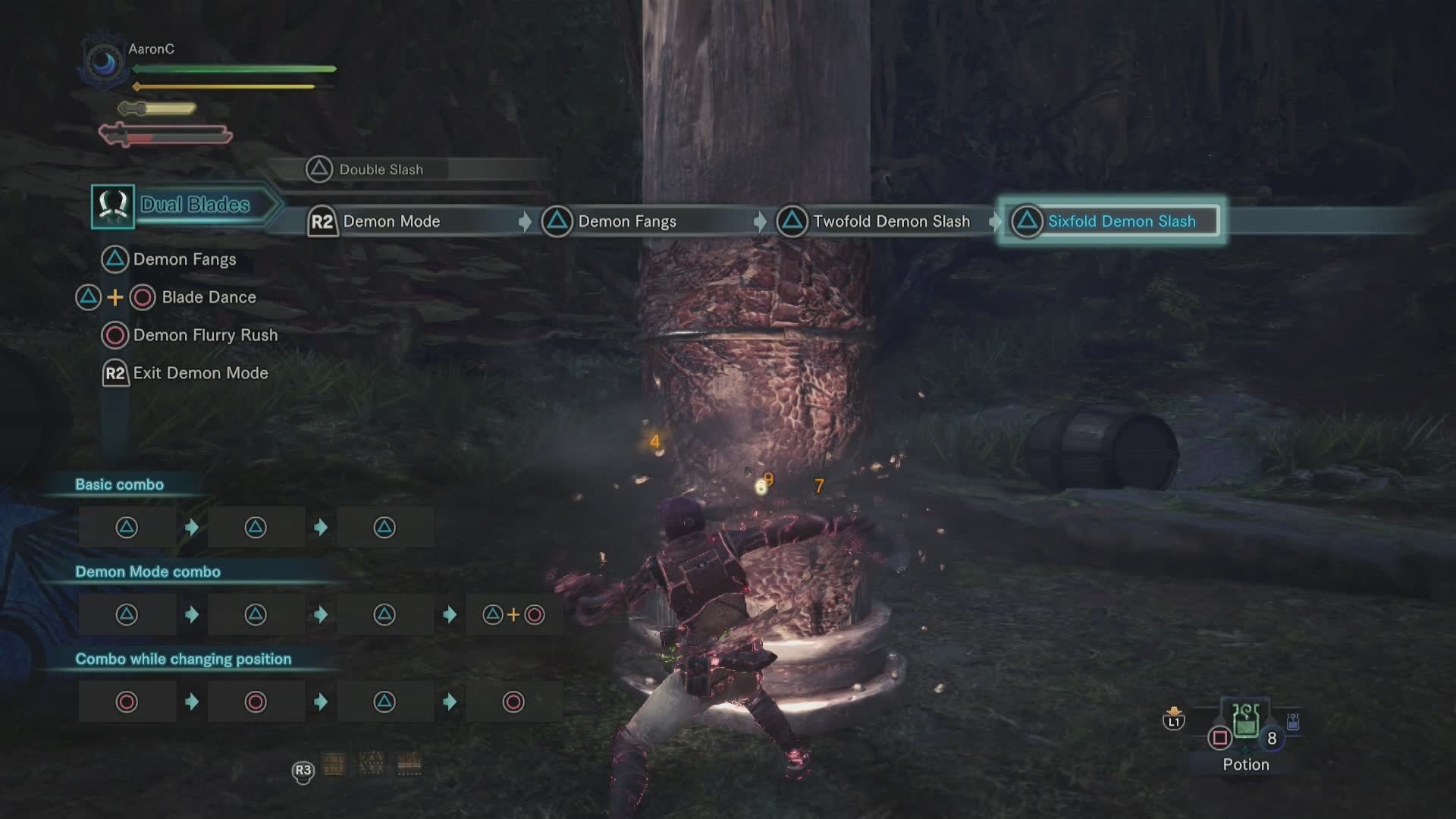This screenshot has height=819, width=1456.
Task: Click the AaronC player emblem icon
Action: point(103,62)
